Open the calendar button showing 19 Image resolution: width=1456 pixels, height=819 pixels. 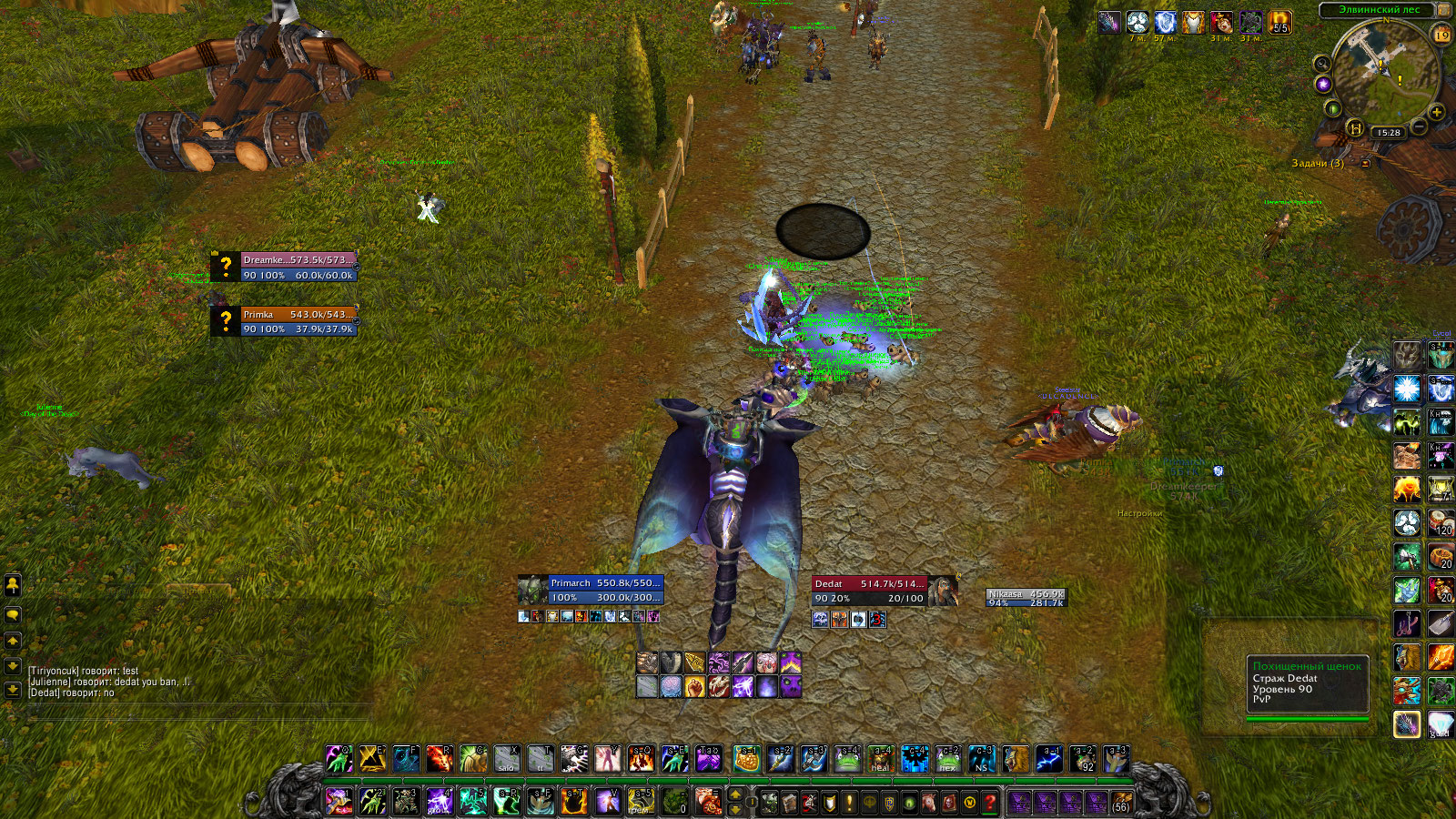click(x=1442, y=35)
